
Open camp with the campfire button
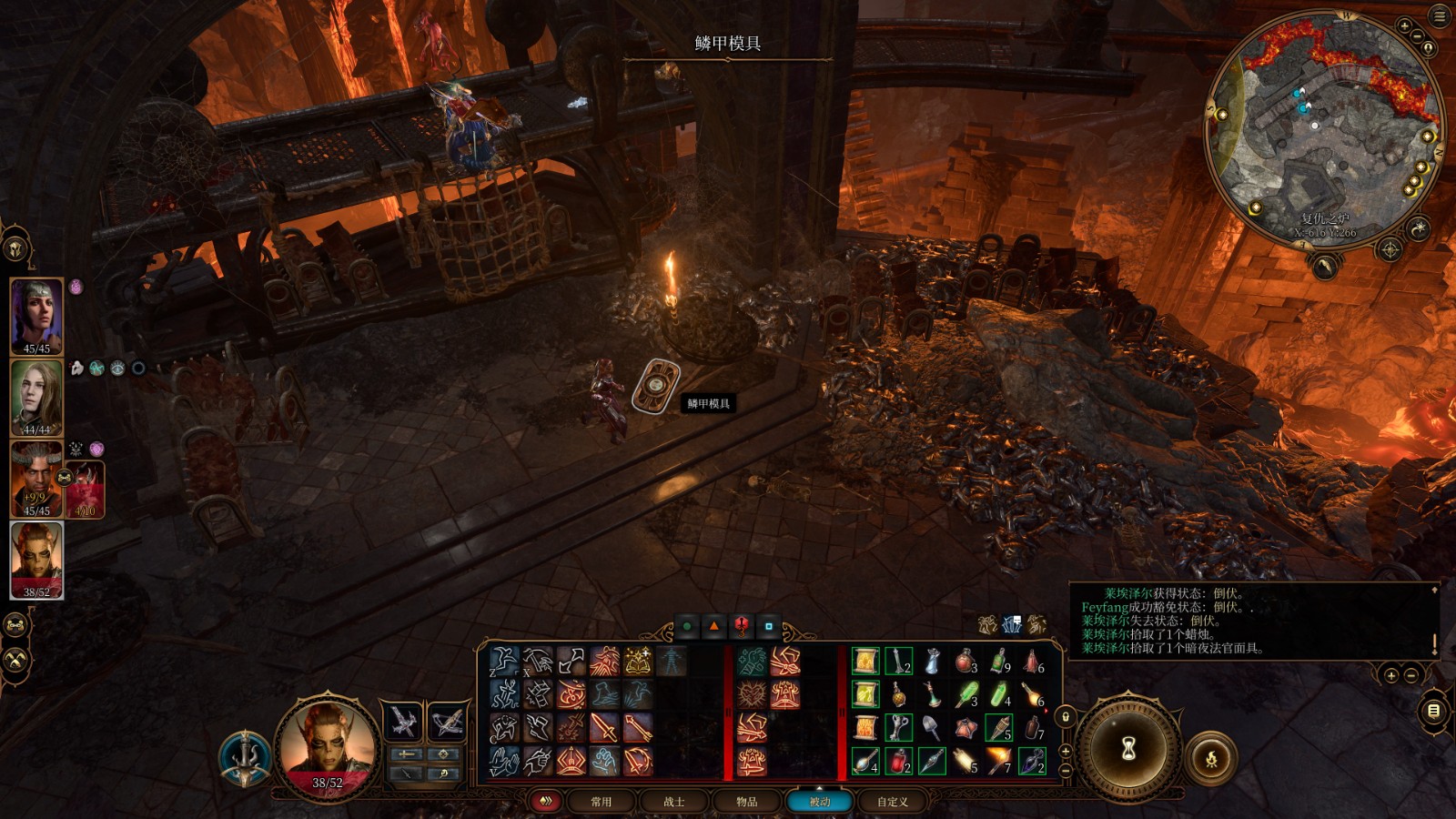1211,758
